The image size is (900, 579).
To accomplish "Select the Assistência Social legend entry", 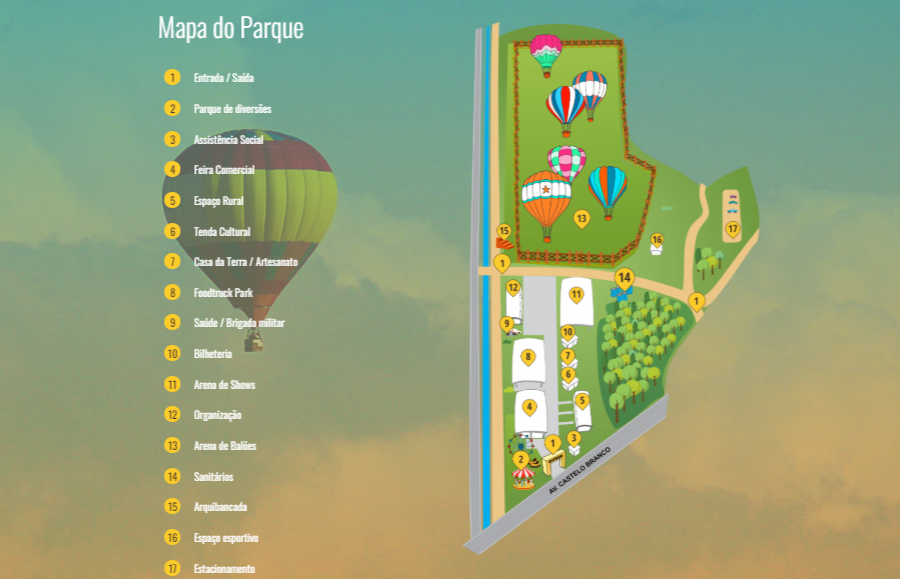I will pos(228,140).
